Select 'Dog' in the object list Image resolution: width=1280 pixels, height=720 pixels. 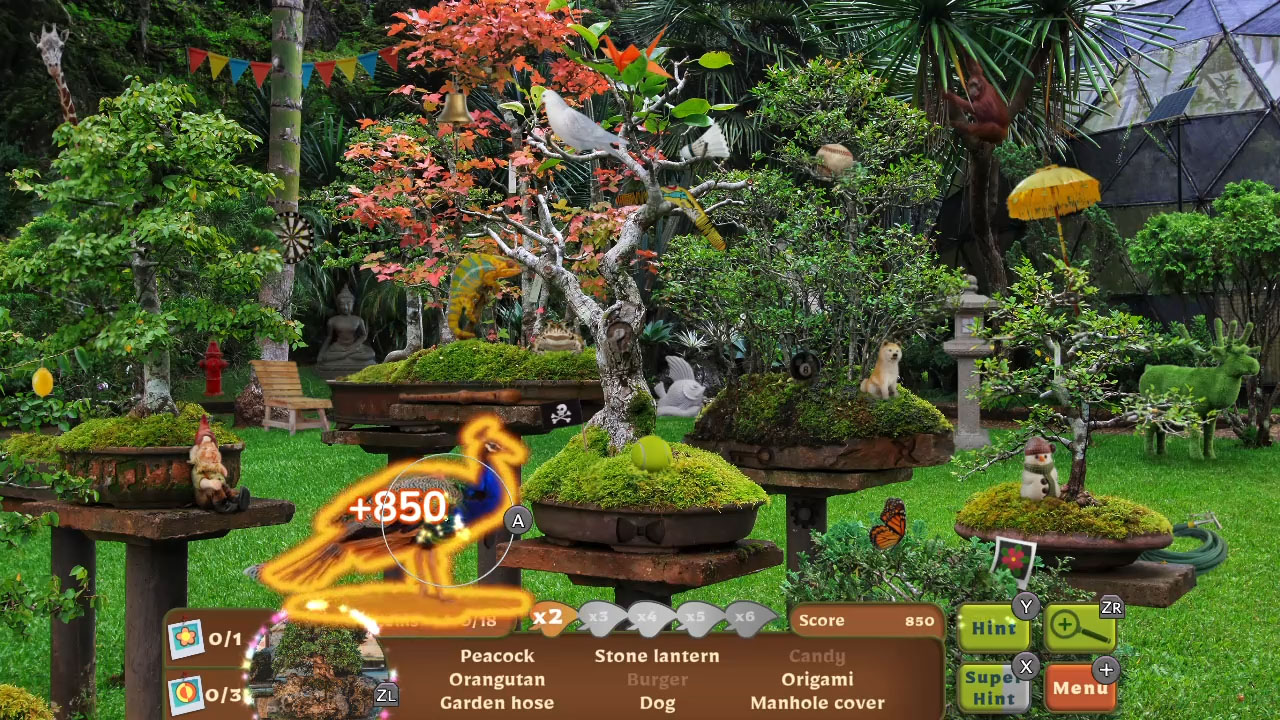[x=657, y=703]
